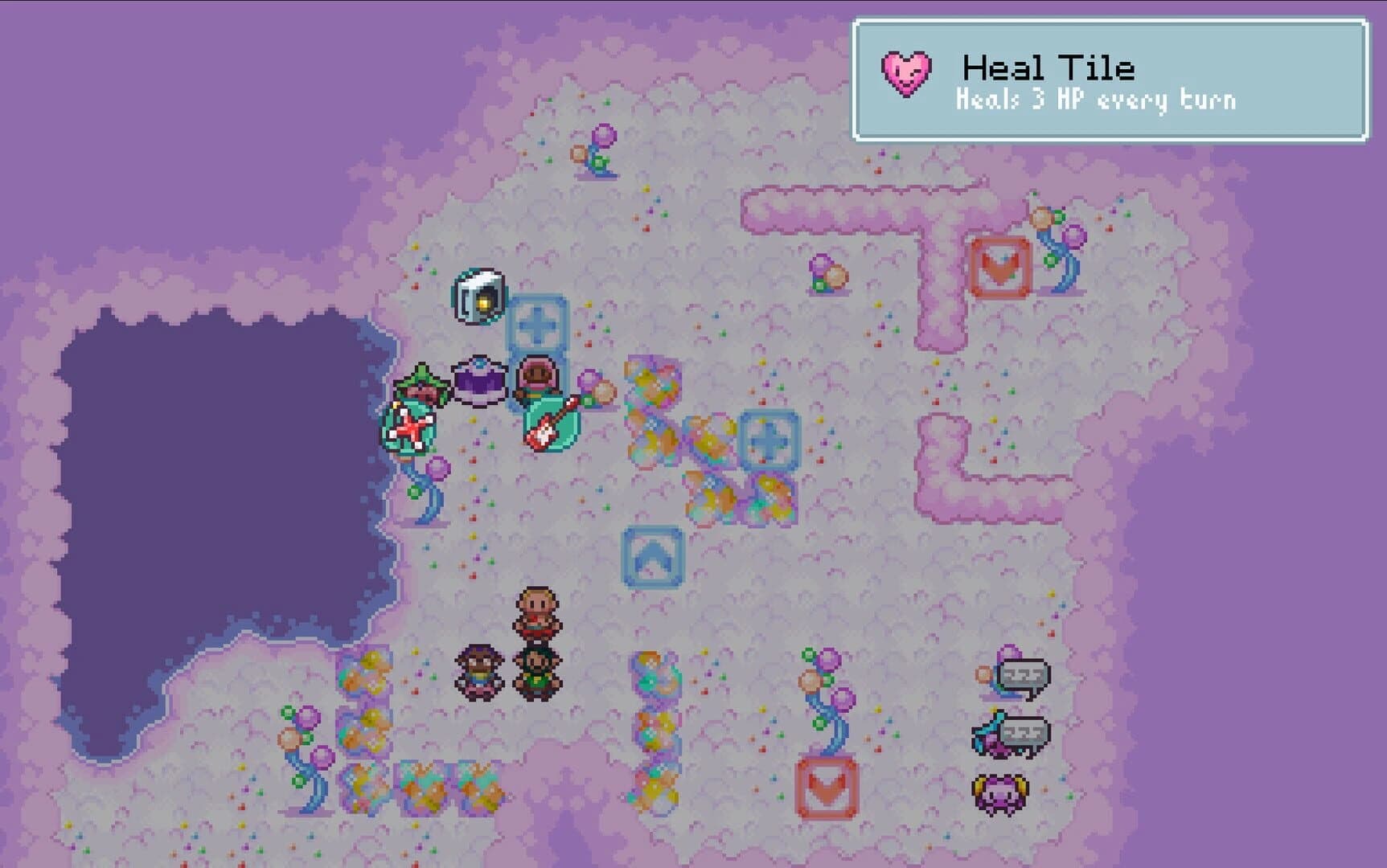
Task: Click the Heals 3 HP every turn label
Action: click(1097, 100)
